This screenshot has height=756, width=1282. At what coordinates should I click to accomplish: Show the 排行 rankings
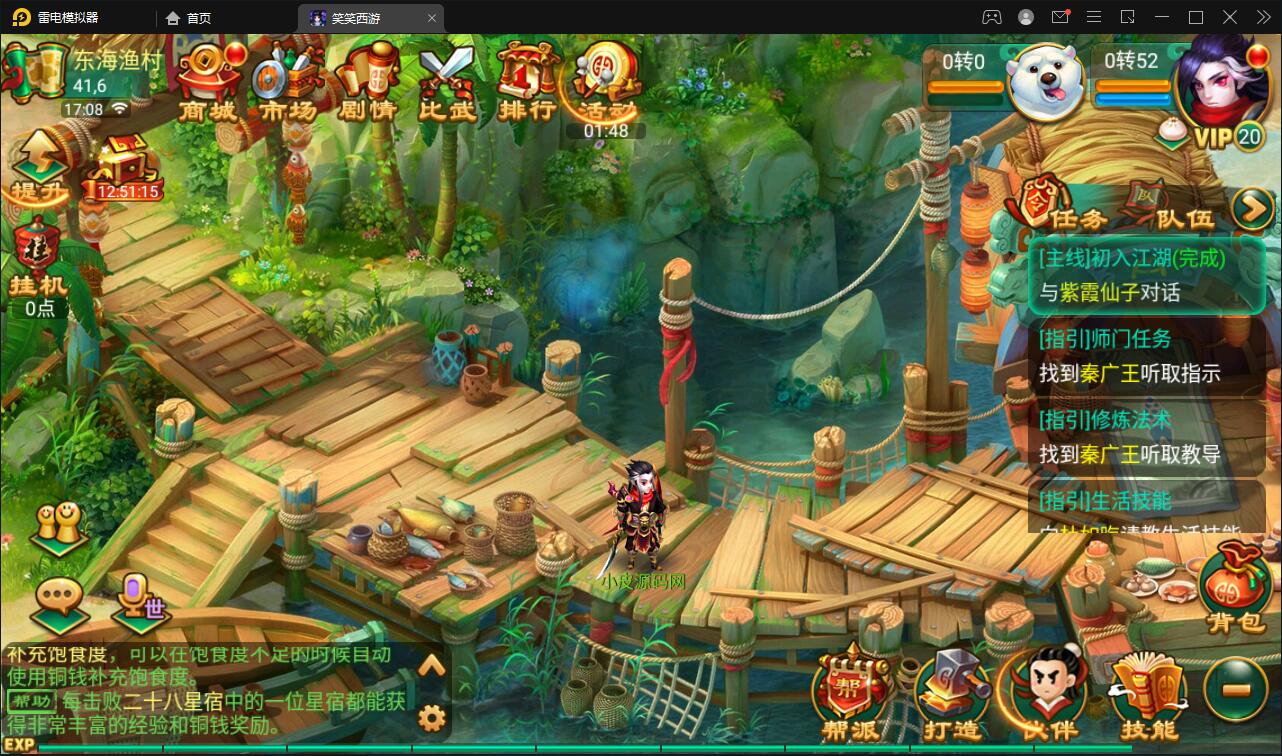[x=526, y=80]
